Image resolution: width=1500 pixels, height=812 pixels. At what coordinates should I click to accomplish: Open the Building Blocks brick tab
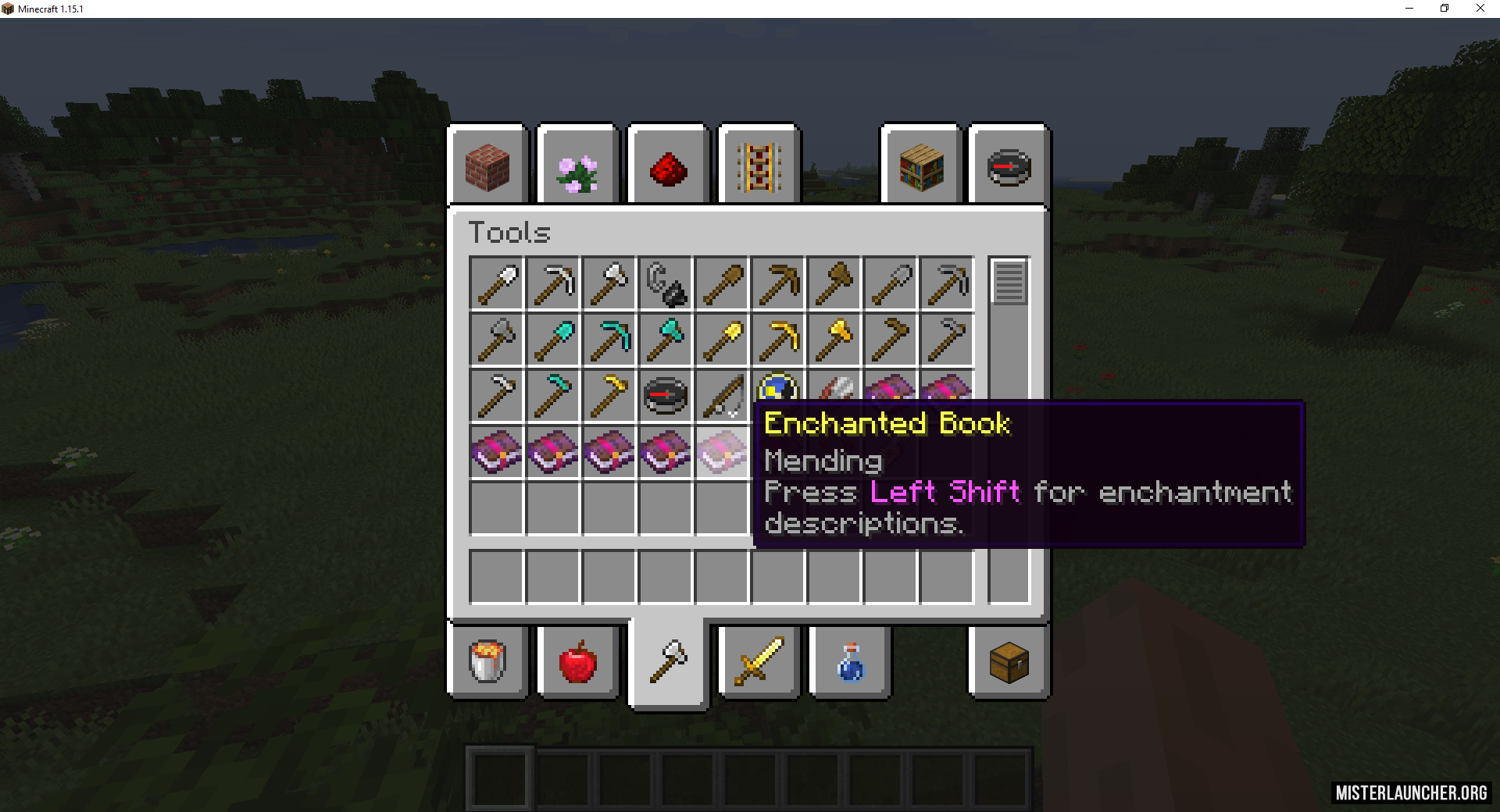[x=487, y=166]
